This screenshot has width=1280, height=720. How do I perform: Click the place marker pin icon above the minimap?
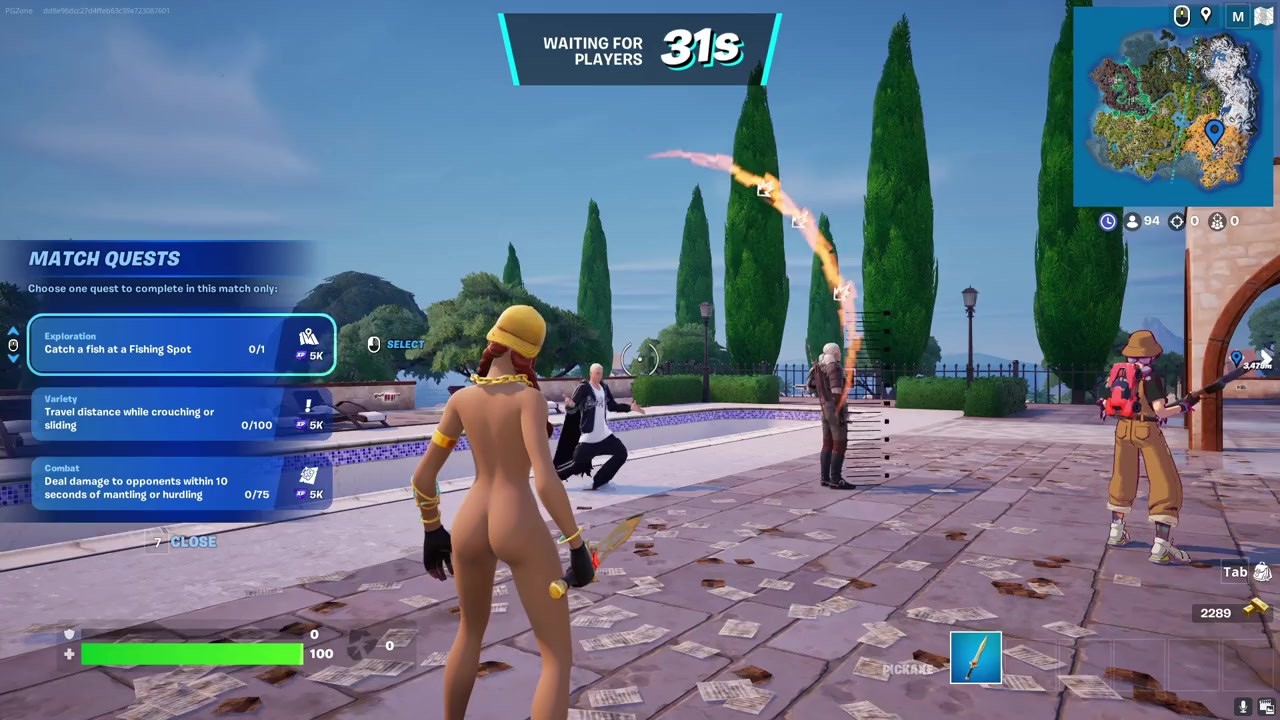pos(1206,16)
